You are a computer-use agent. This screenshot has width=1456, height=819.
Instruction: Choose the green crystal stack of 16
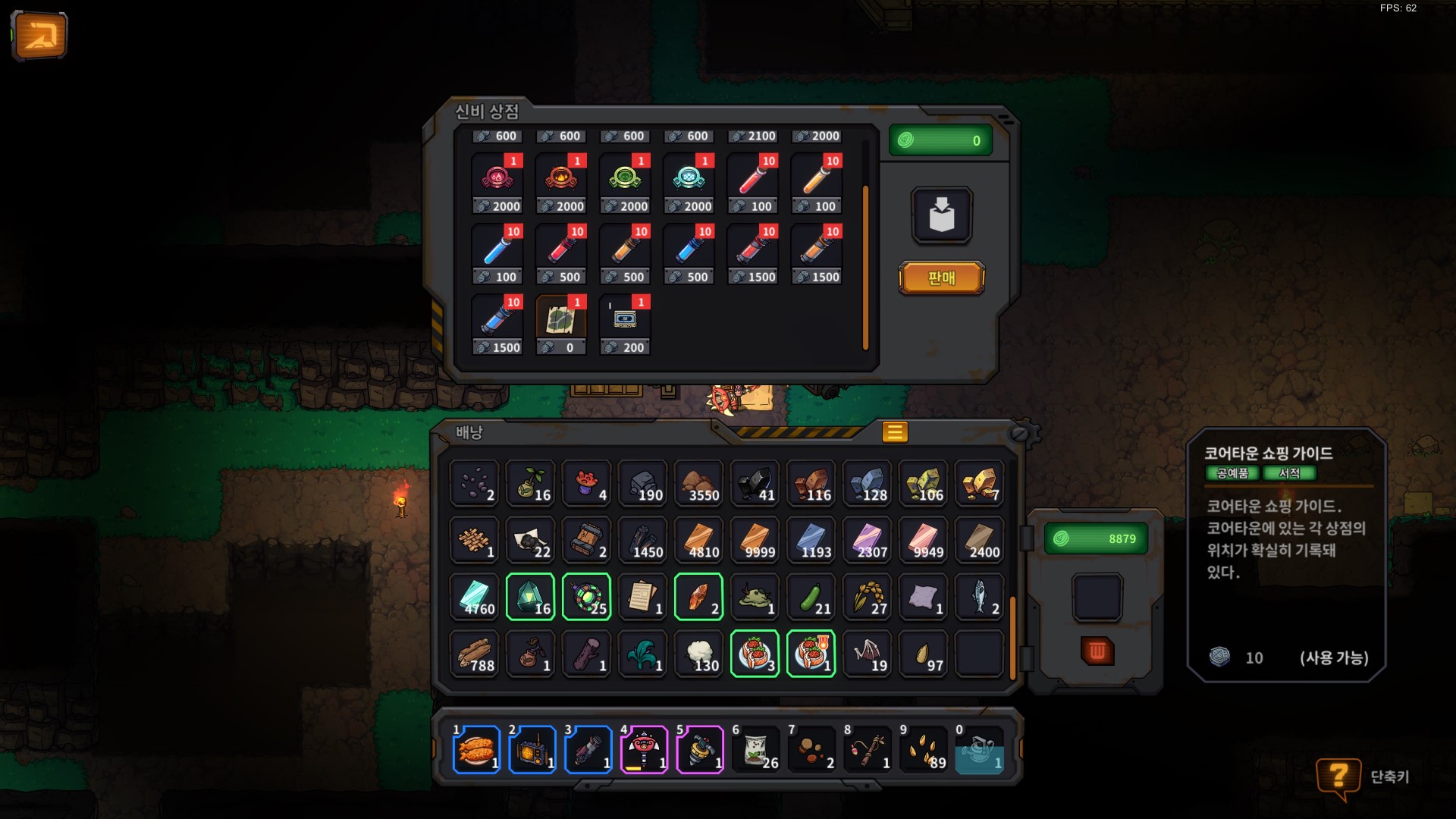pos(530,597)
